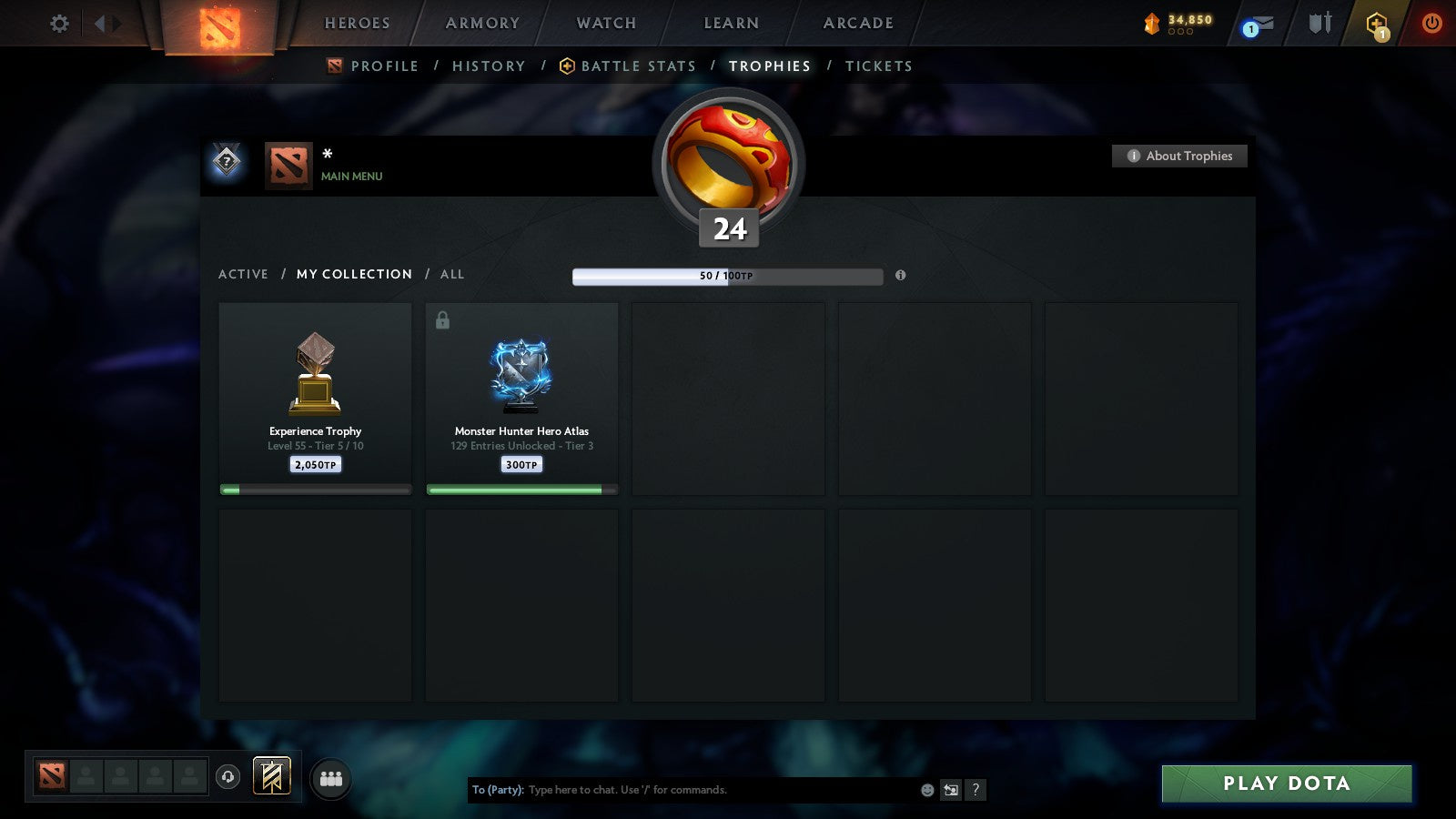The height and width of the screenshot is (819, 1456).
Task: Click the PLAY DOTA button
Action: (1286, 783)
